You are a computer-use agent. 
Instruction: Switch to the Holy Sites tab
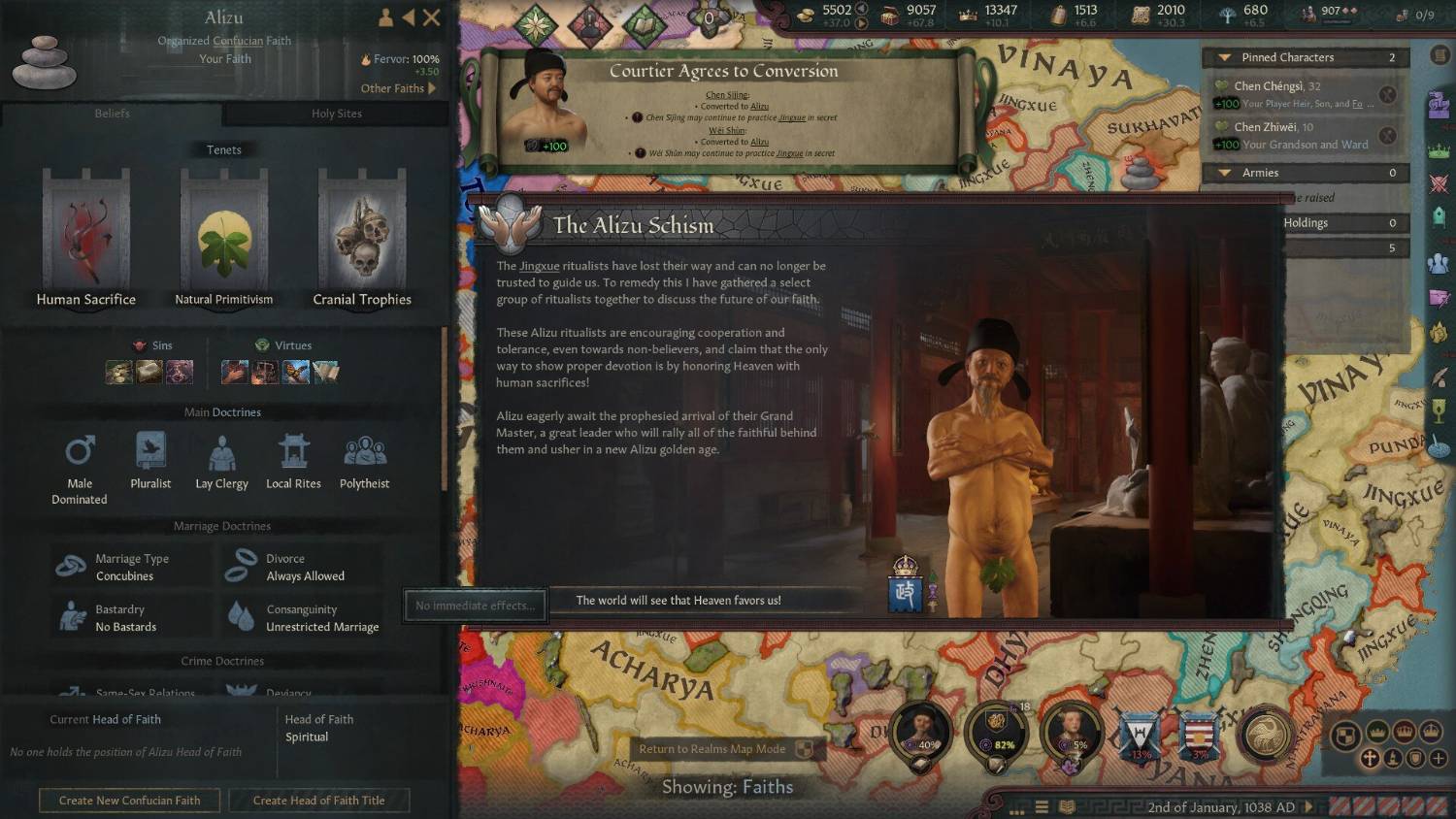coord(336,114)
